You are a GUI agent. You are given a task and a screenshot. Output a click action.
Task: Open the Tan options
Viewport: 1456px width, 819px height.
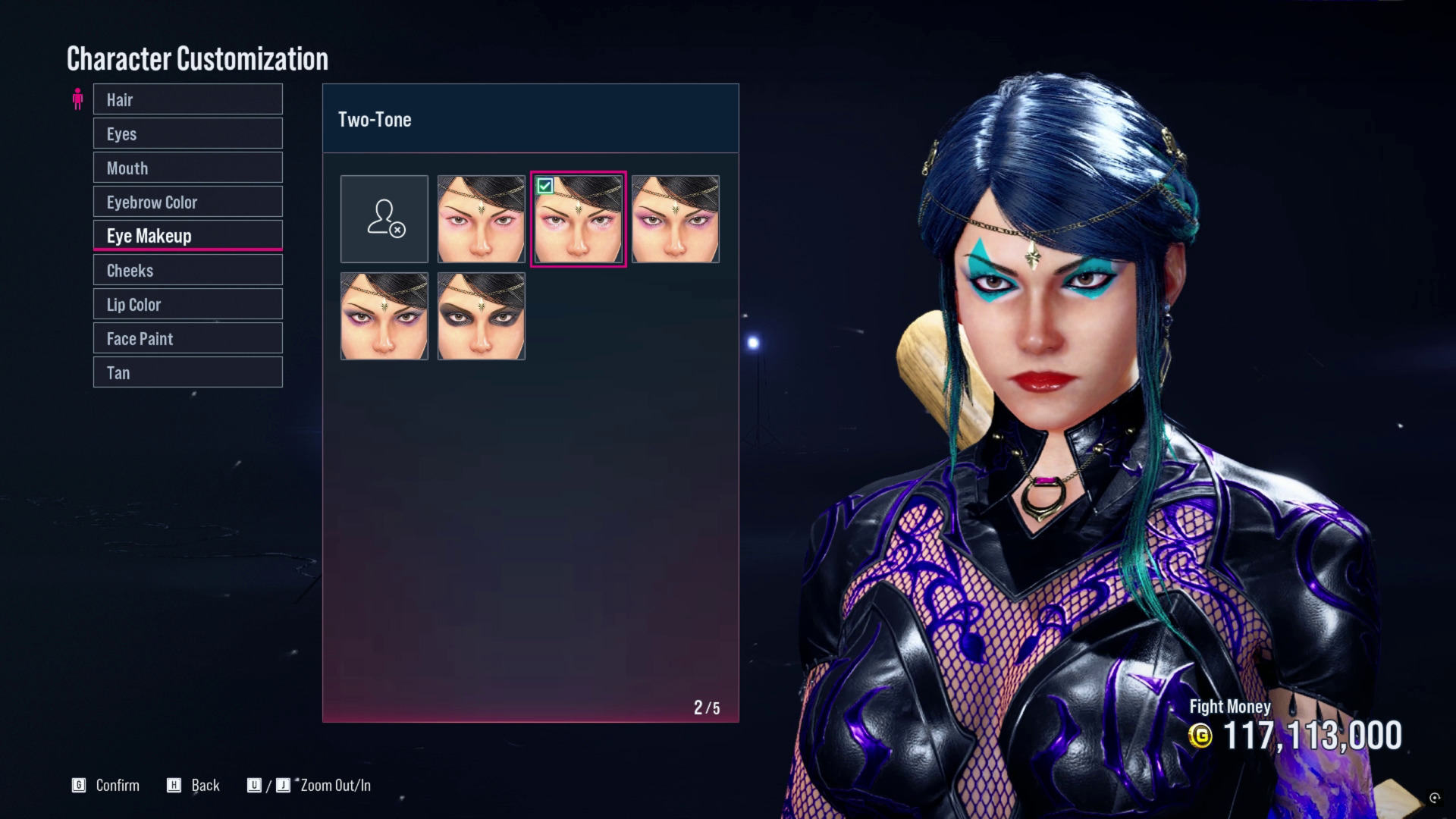[x=187, y=372]
